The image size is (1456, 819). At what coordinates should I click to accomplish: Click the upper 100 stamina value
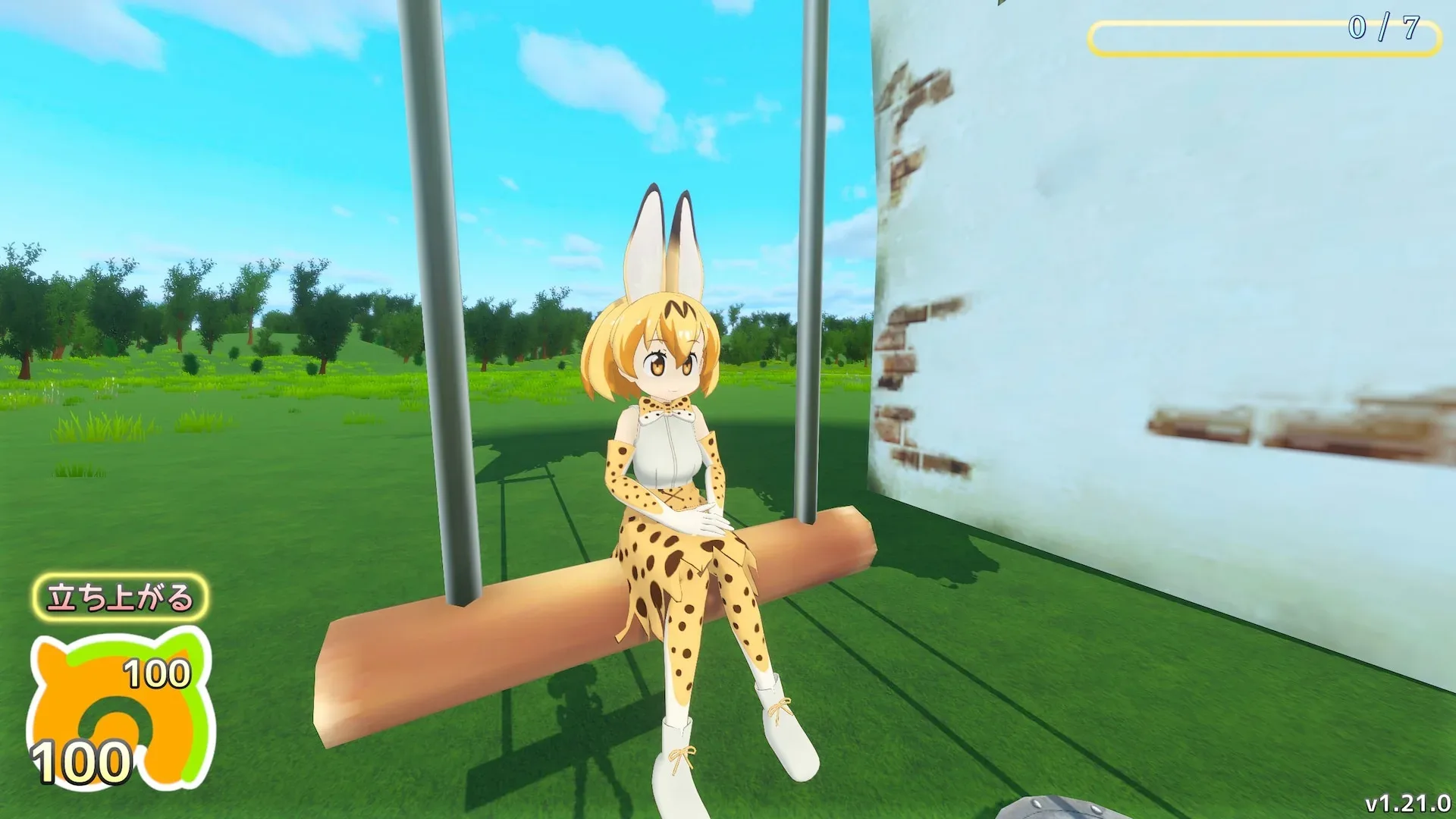155,673
